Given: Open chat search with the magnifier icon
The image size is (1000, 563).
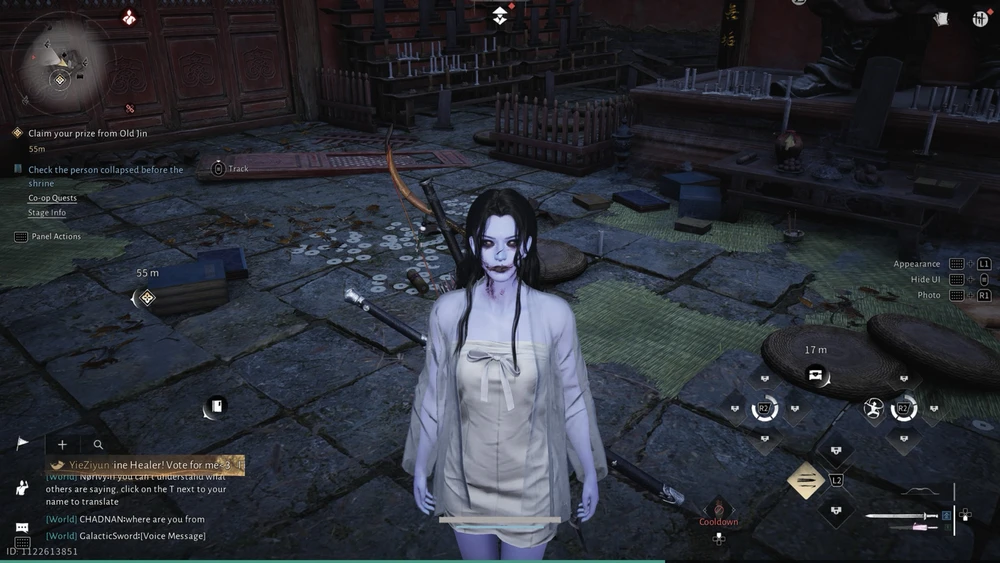Looking at the screenshot, I should (98, 444).
